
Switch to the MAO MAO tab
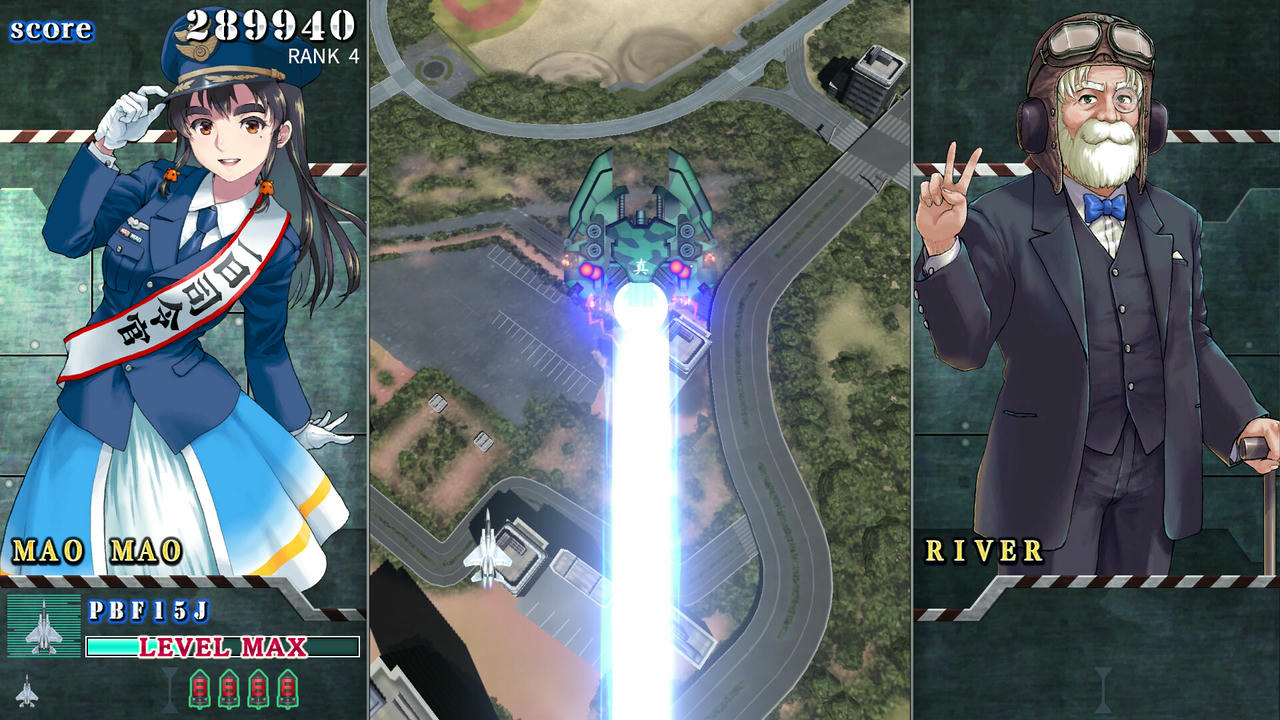pyautogui.click(x=97, y=550)
